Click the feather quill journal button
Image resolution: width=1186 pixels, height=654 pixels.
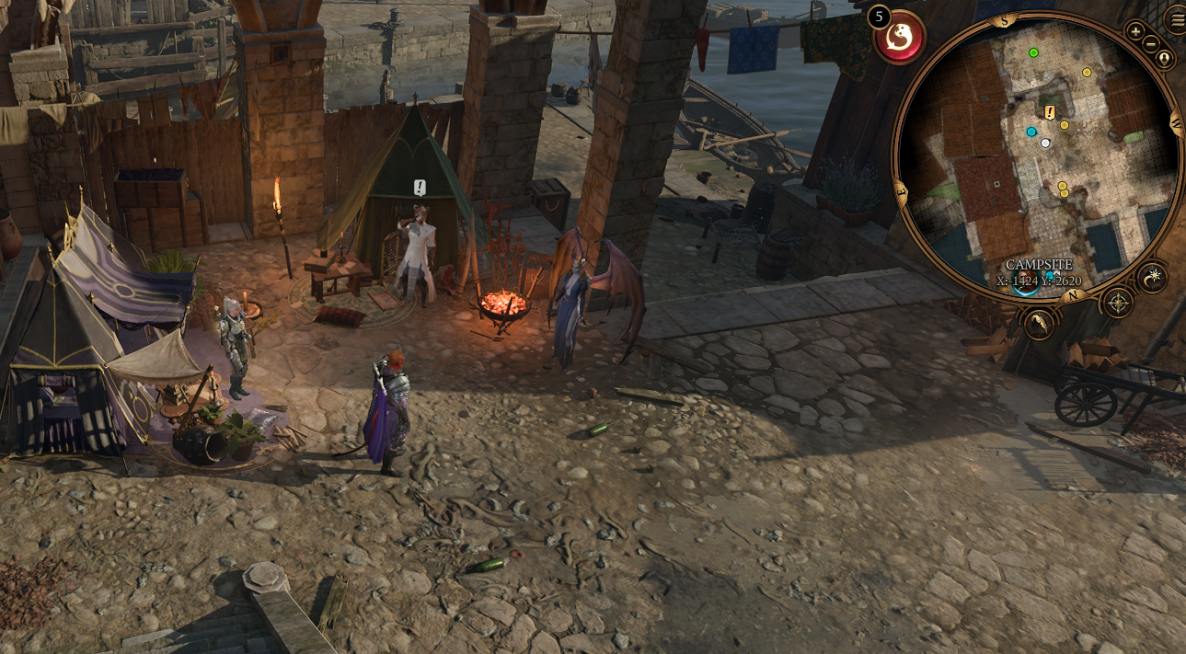pyautogui.click(x=1040, y=322)
